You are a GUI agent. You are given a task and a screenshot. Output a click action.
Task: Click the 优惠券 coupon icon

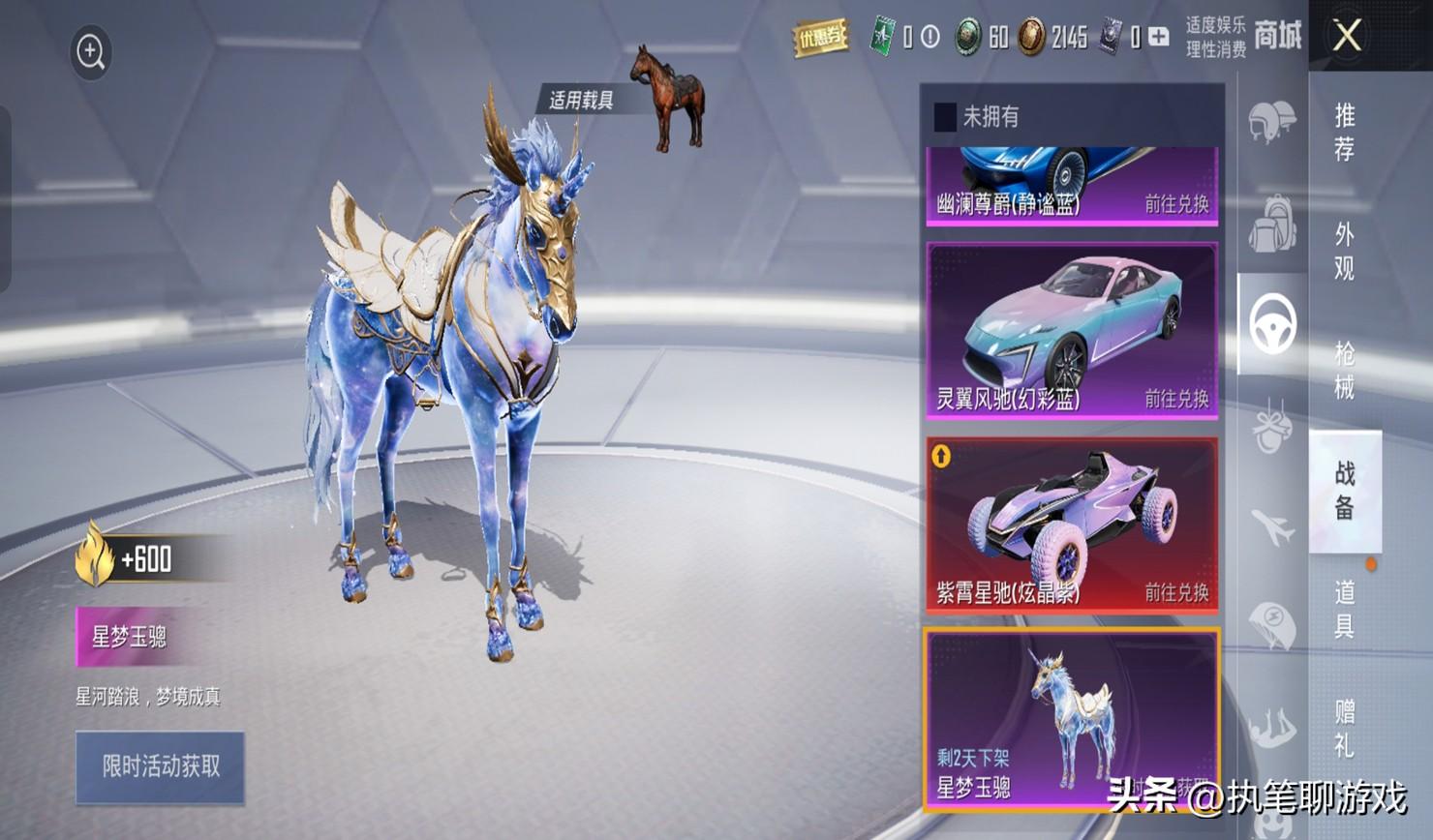820,38
